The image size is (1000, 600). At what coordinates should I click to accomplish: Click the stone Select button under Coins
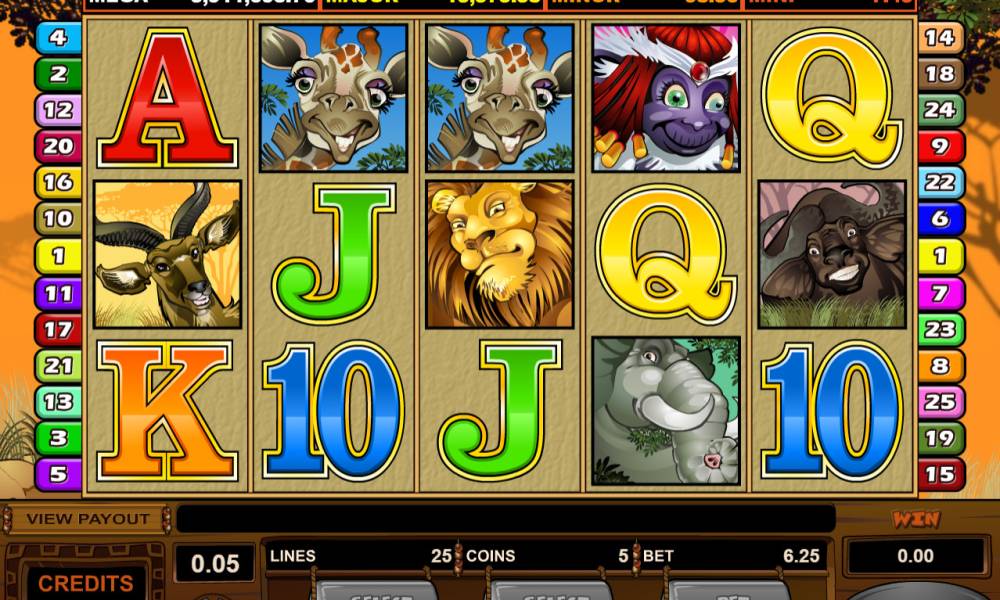550,590
